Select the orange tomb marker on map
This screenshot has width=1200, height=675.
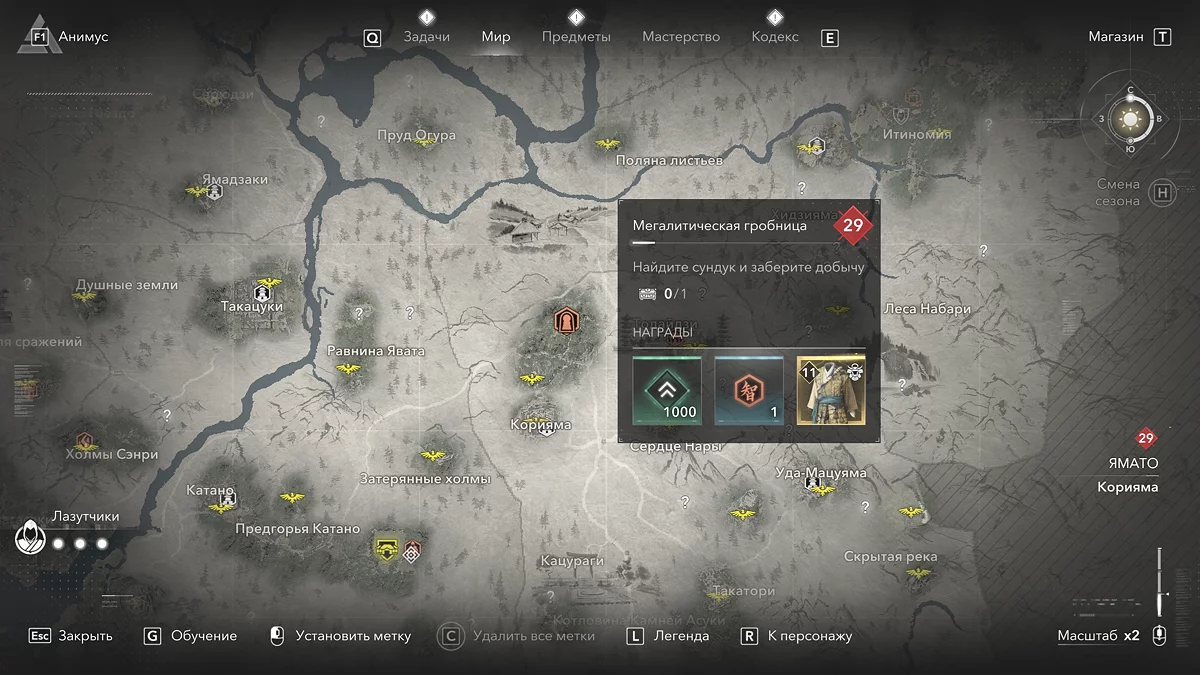pos(566,321)
